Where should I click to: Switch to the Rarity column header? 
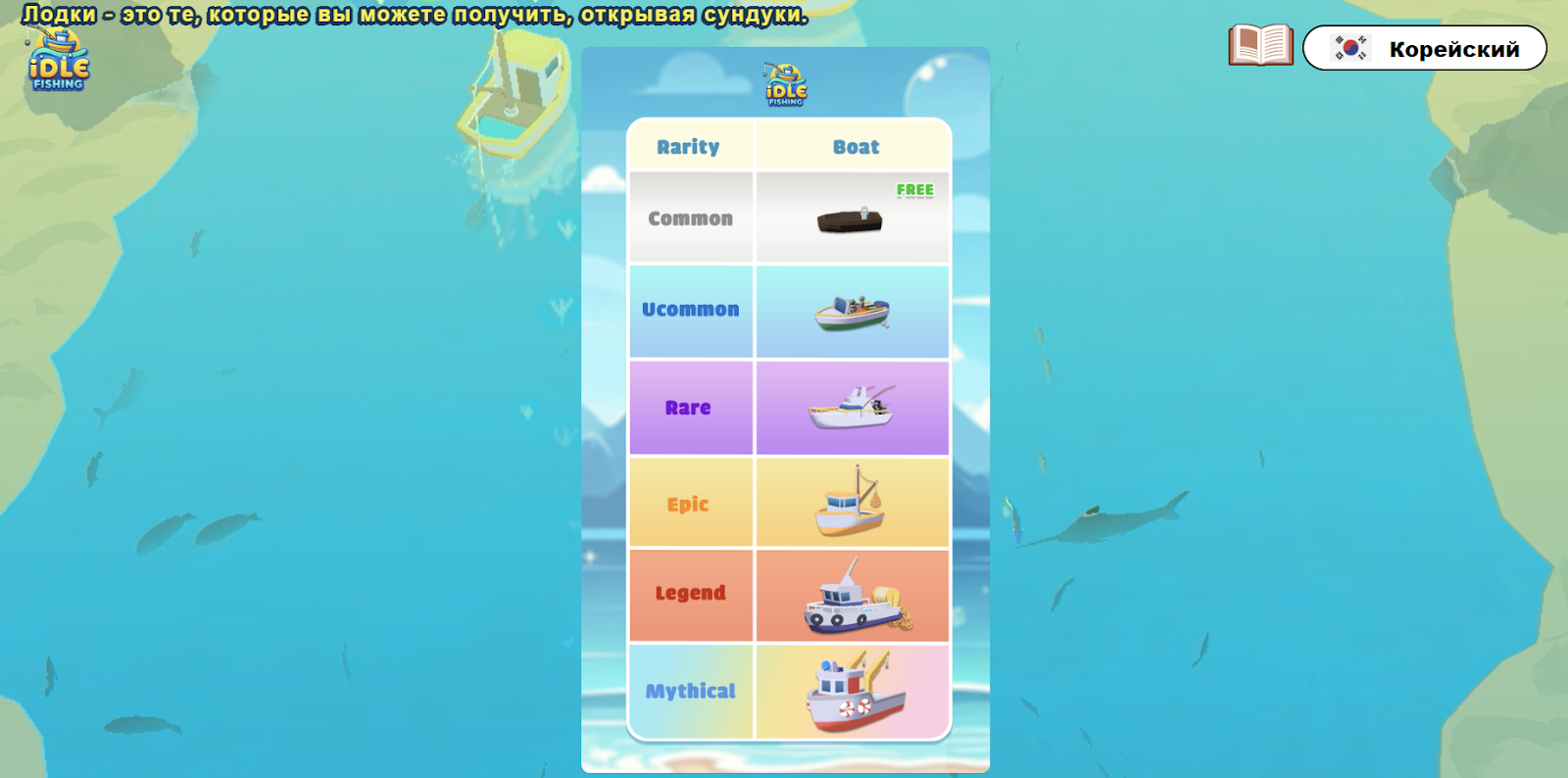(x=691, y=146)
